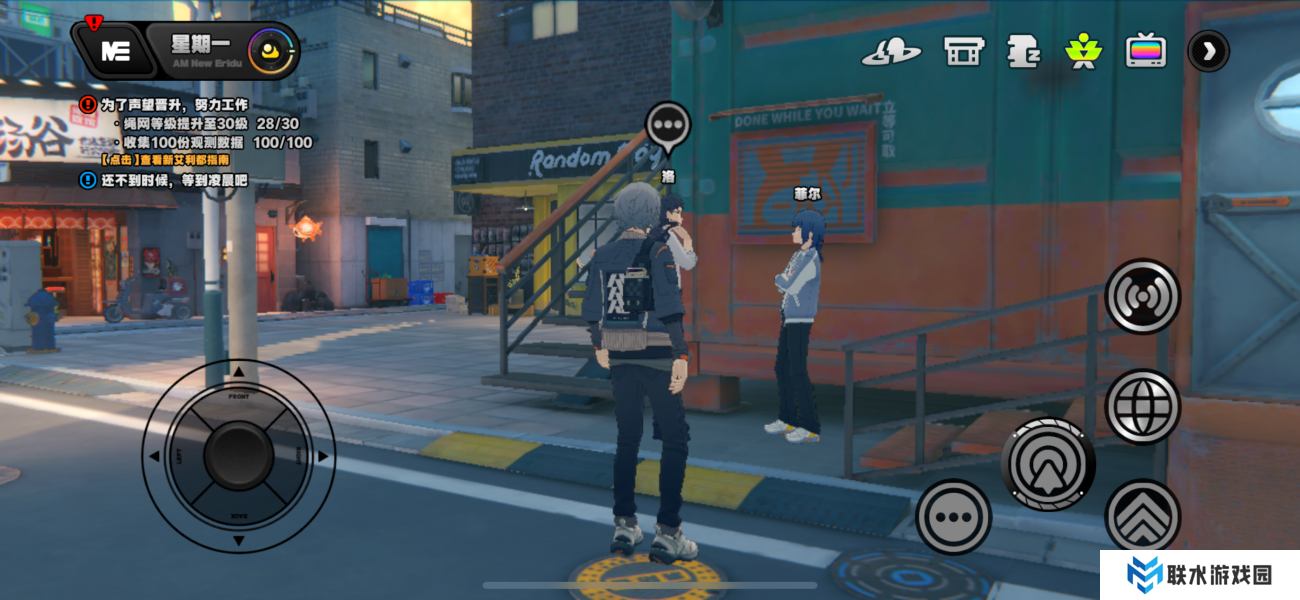
Task: Open the ringed planet icon menu
Action: 891,51
